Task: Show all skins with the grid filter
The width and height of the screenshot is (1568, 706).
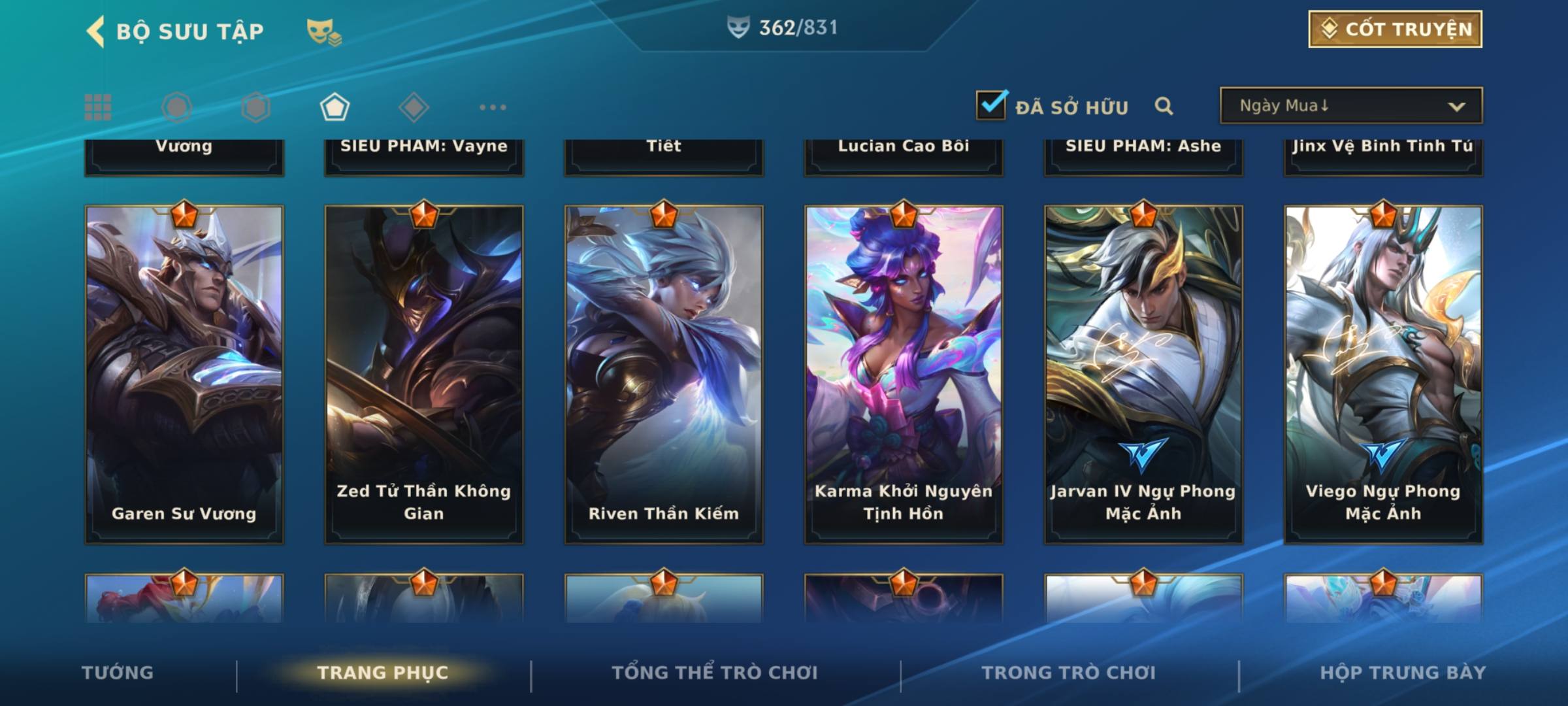Action: pyautogui.click(x=98, y=107)
